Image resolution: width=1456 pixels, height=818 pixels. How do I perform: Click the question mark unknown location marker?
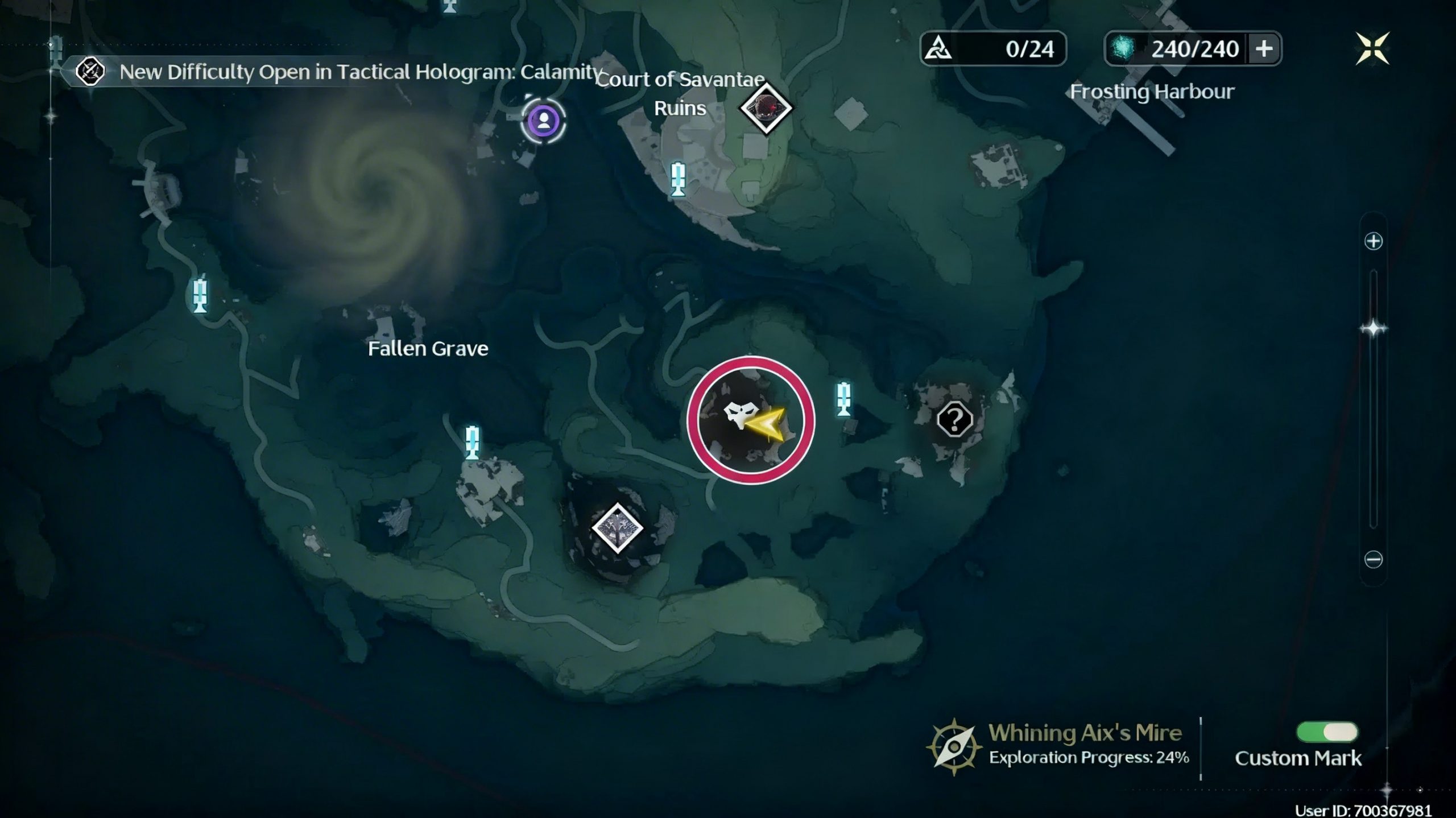(x=954, y=420)
